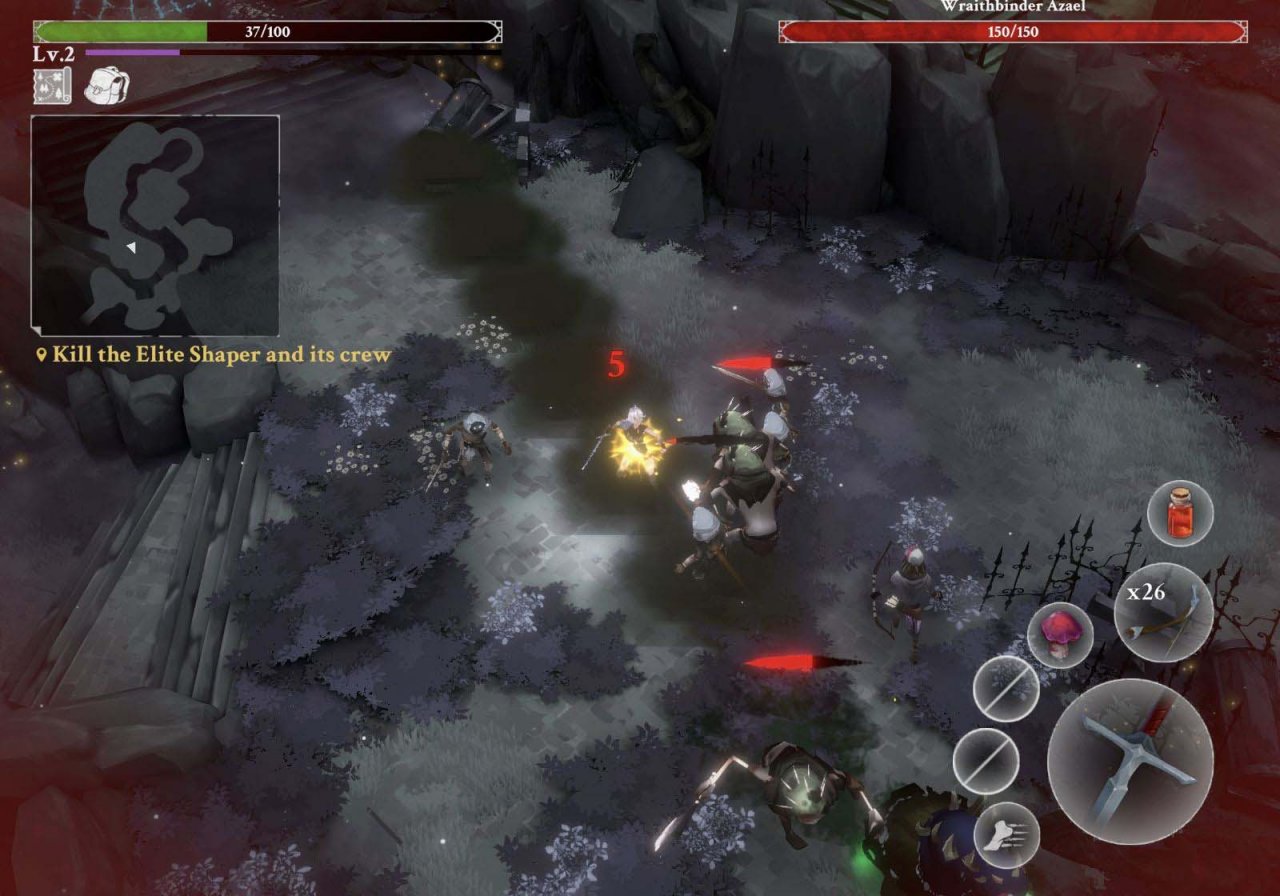Click the quest objective 'Kill the Elite Shaper'
The width and height of the screenshot is (1280, 896).
(213, 354)
